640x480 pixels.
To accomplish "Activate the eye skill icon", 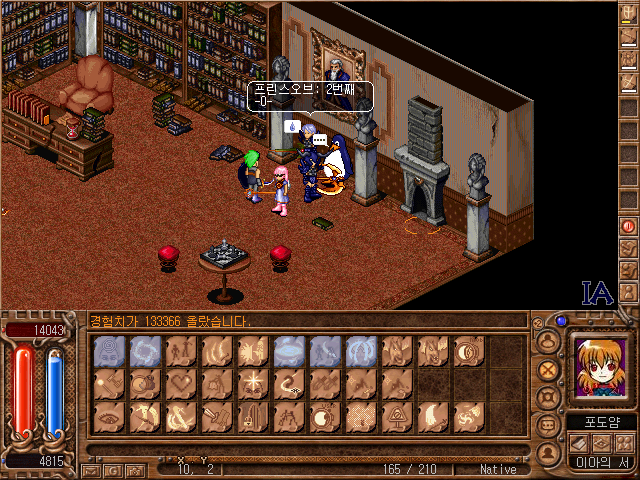I will coord(111,416).
